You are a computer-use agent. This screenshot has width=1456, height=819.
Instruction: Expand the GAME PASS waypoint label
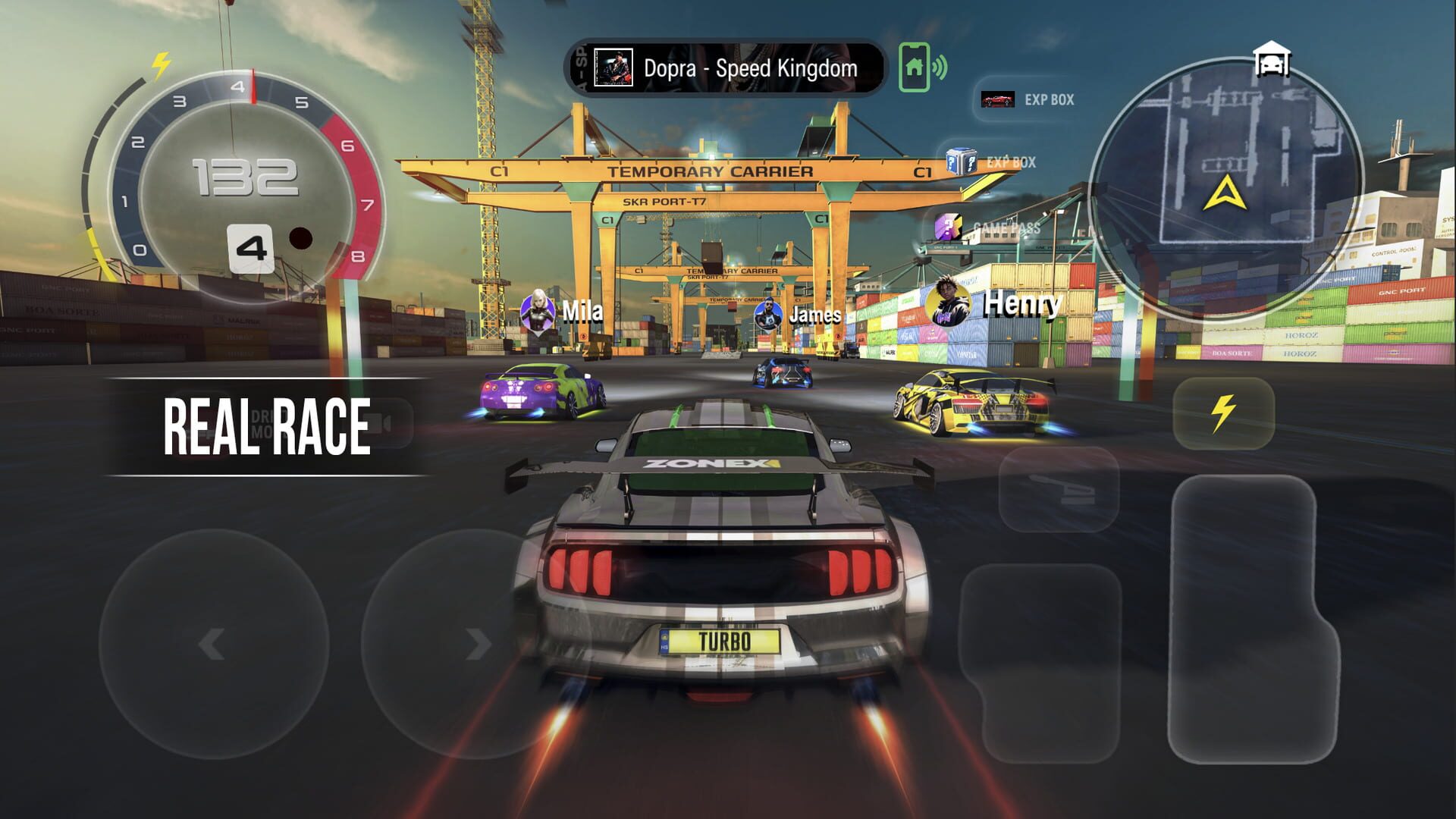pos(978,225)
